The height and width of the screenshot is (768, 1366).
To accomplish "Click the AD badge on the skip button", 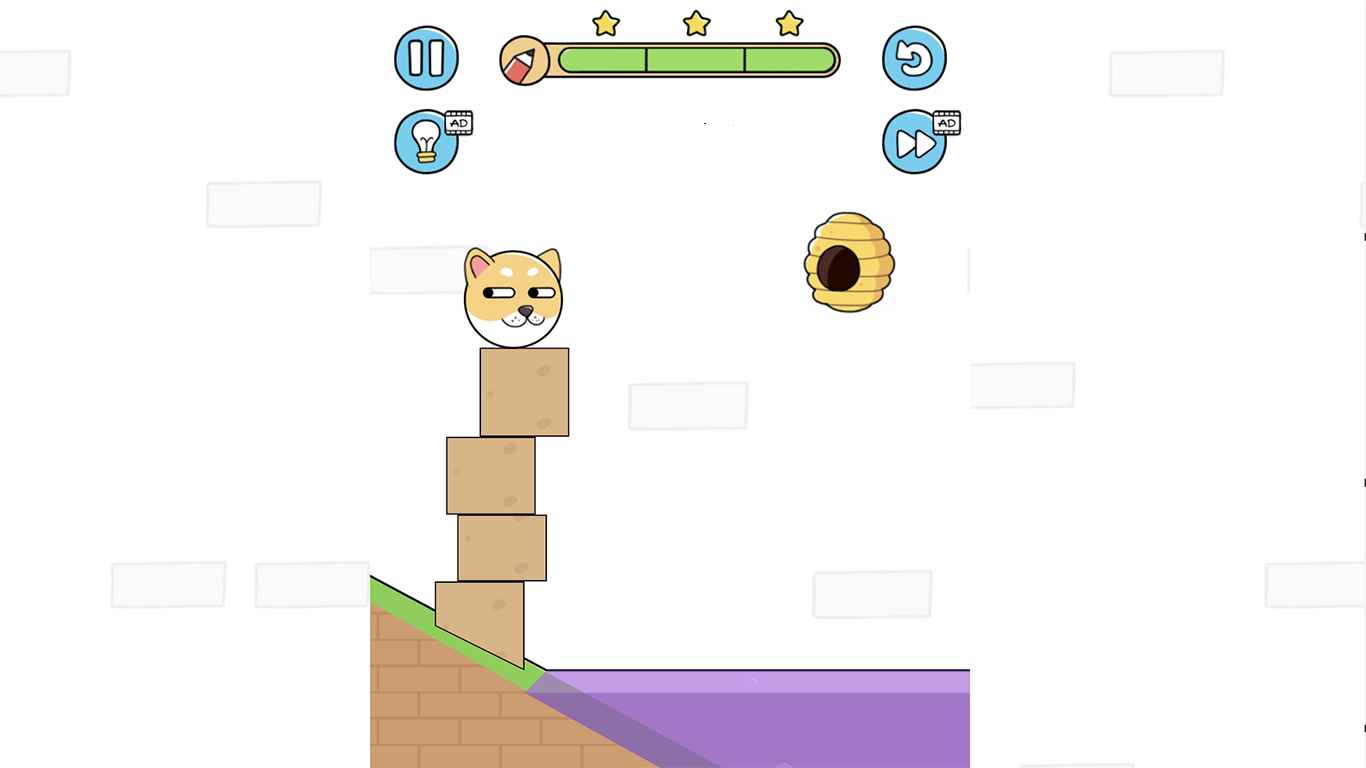I will coord(946,122).
